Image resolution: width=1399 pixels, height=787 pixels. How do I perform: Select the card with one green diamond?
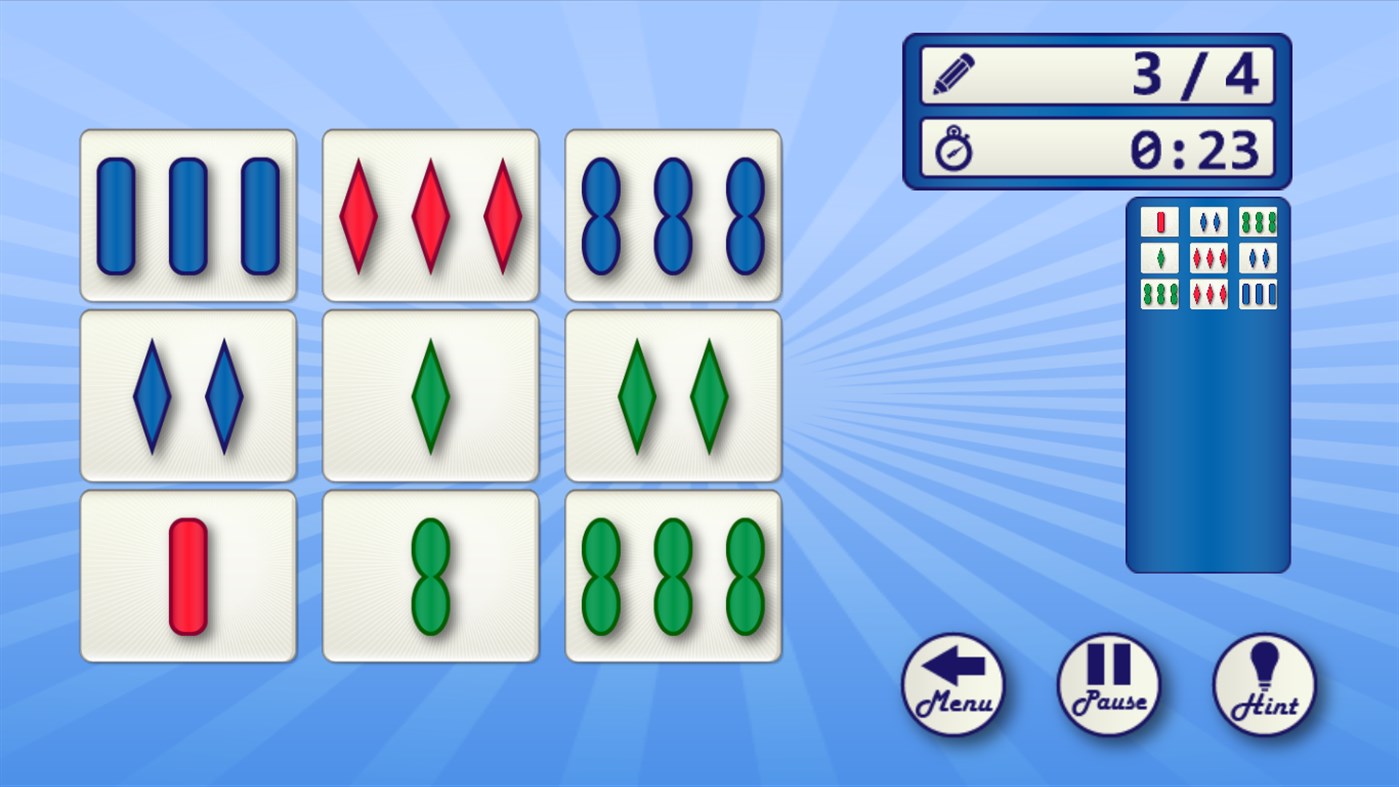430,394
